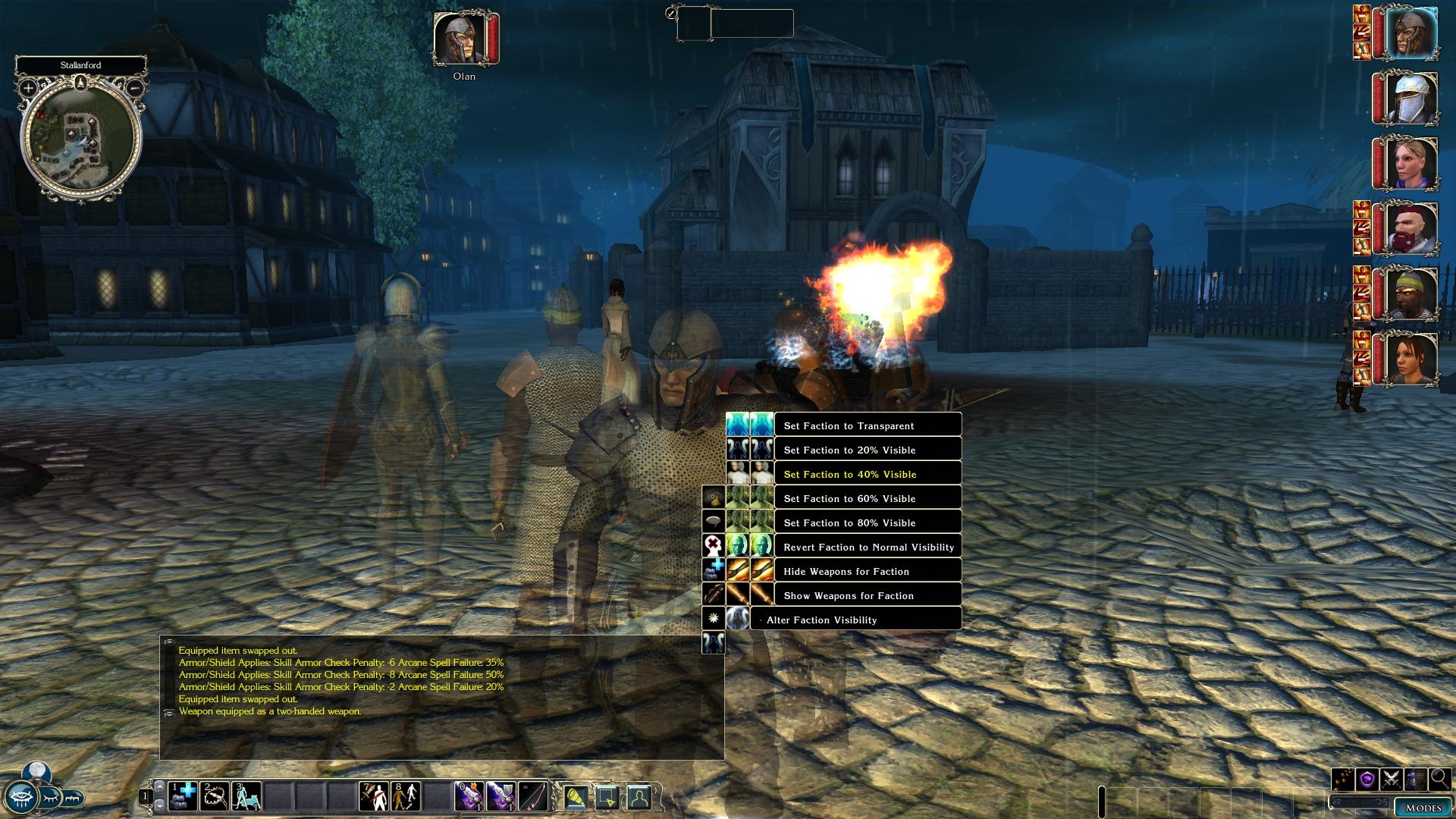Choose Hide Weapons for Faction
The height and width of the screenshot is (819, 1456).
(x=846, y=571)
